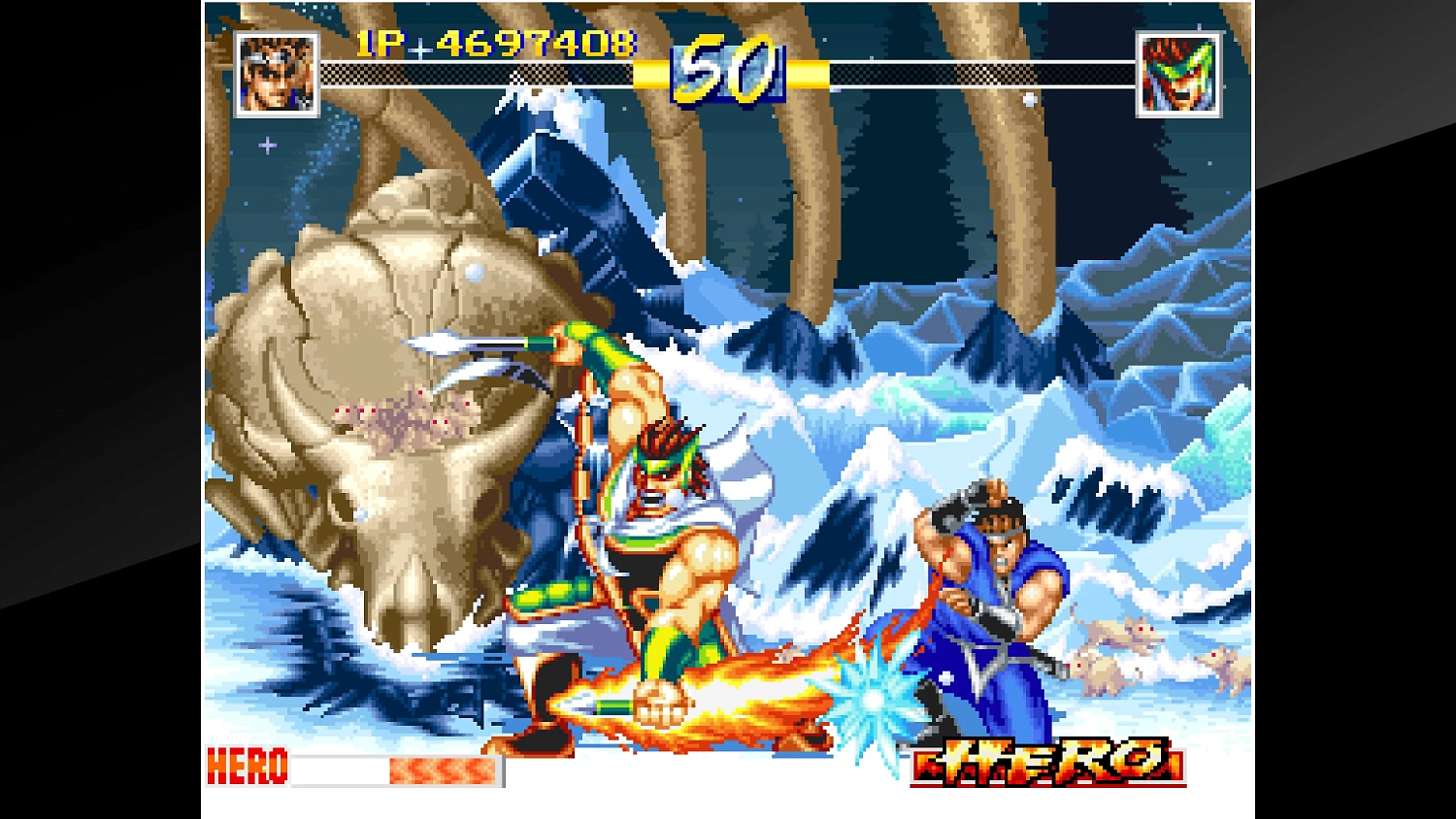The width and height of the screenshot is (1456, 819).
Task: Select the 1P score display reading 4697408
Action: pos(493,44)
